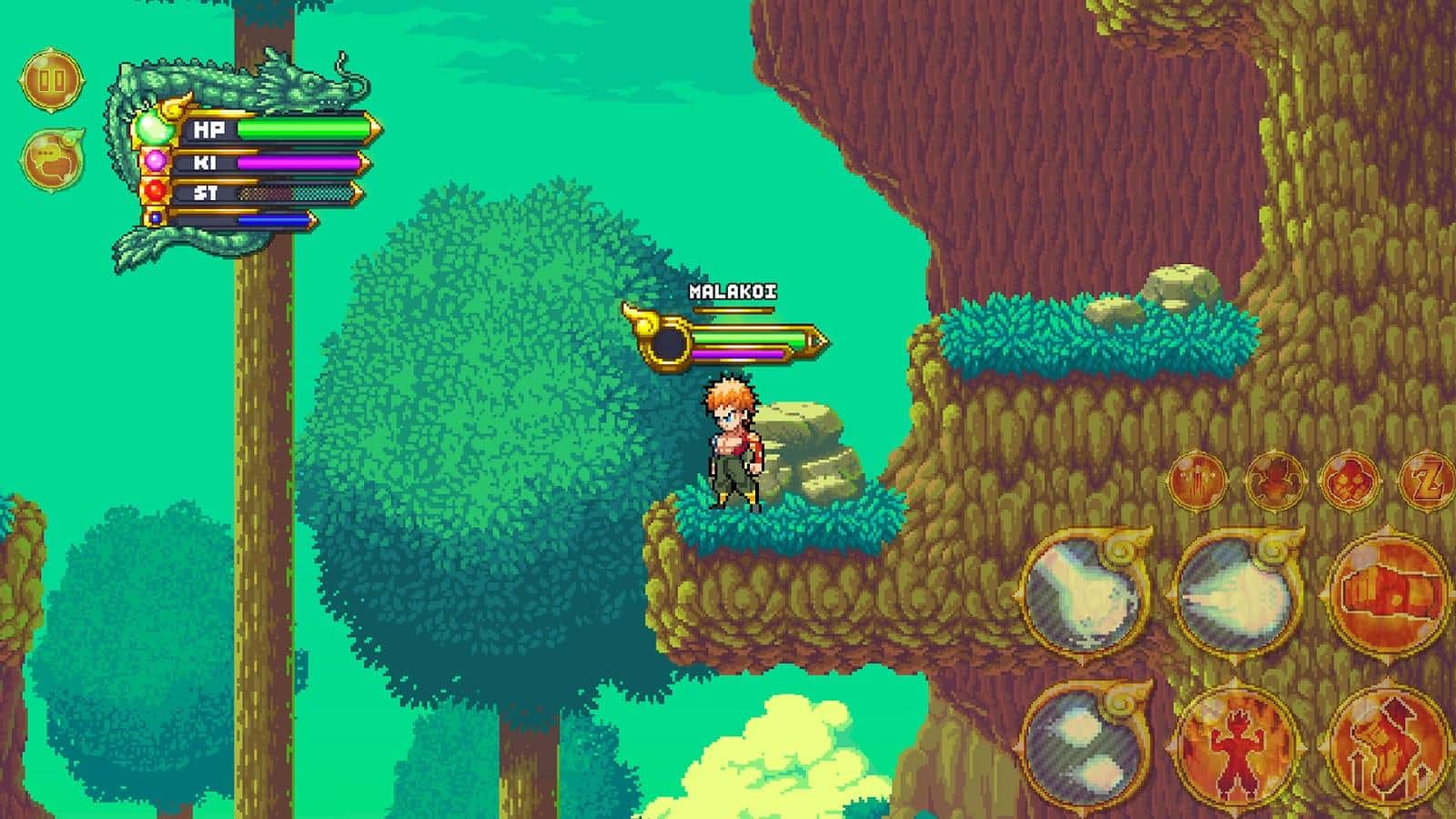Pause the game with the pause button

[52, 80]
